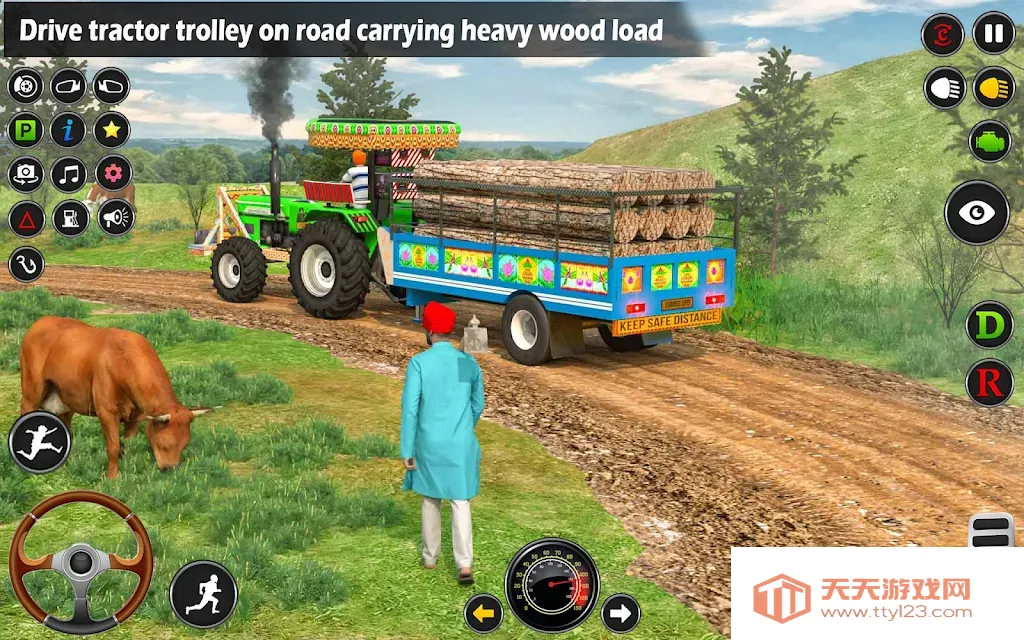Tap the tow hook icon
The width and height of the screenshot is (1024, 640).
coord(26,264)
